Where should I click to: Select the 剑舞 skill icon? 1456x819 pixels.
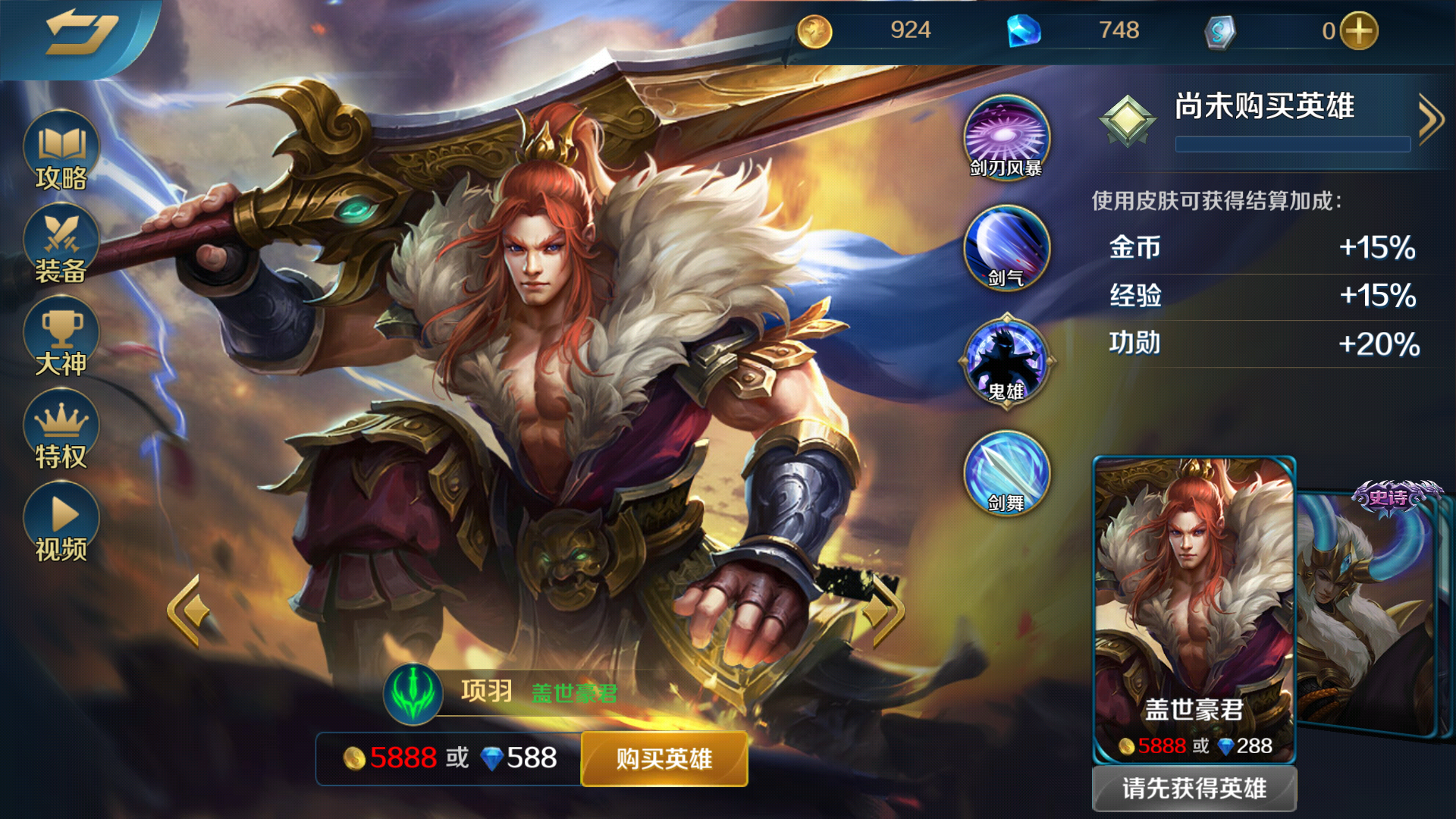[x=1006, y=472]
